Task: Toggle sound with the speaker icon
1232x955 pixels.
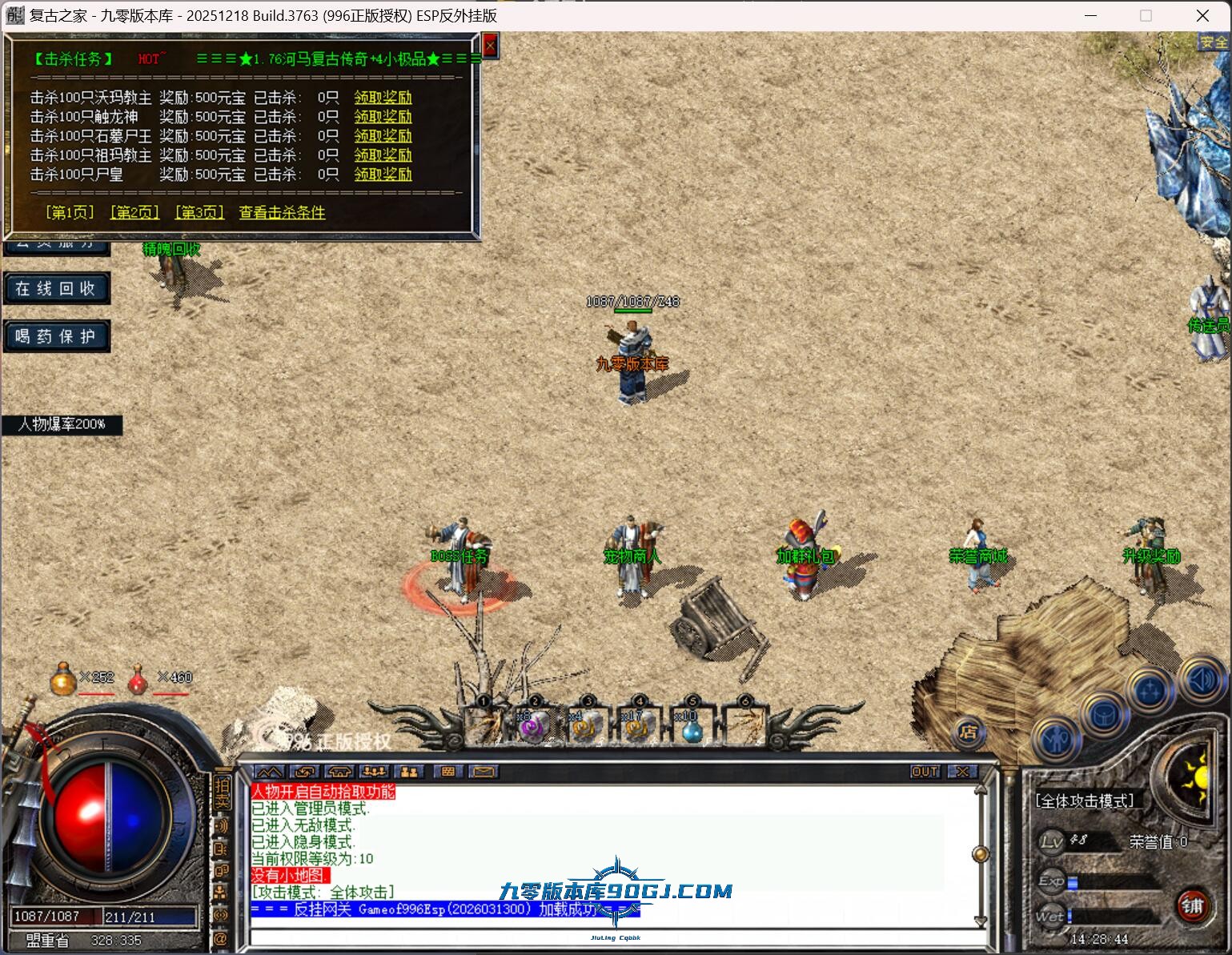Action: click(1198, 681)
